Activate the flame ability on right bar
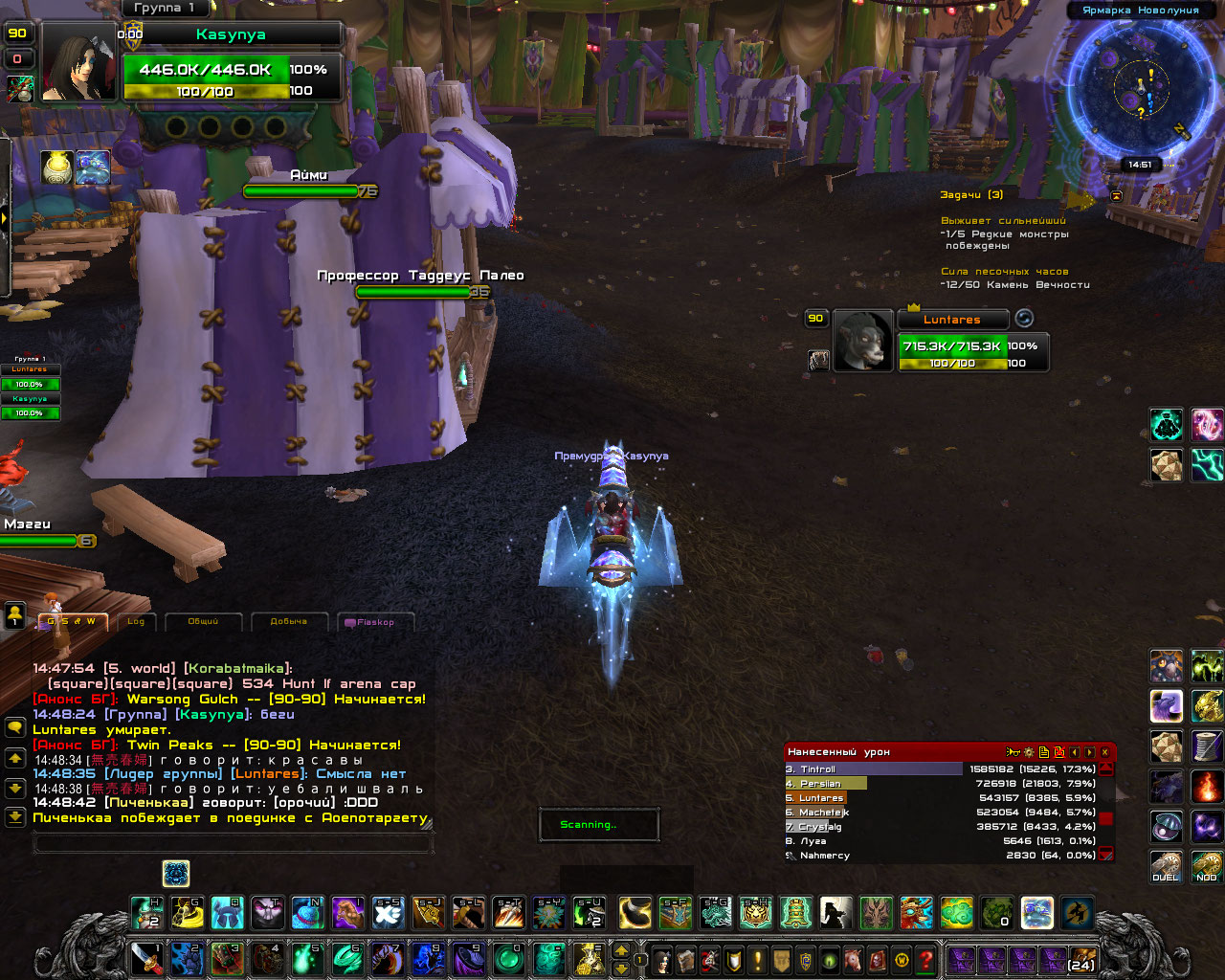The width and height of the screenshot is (1225, 980). pyautogui.click(x=1207, y=787)
